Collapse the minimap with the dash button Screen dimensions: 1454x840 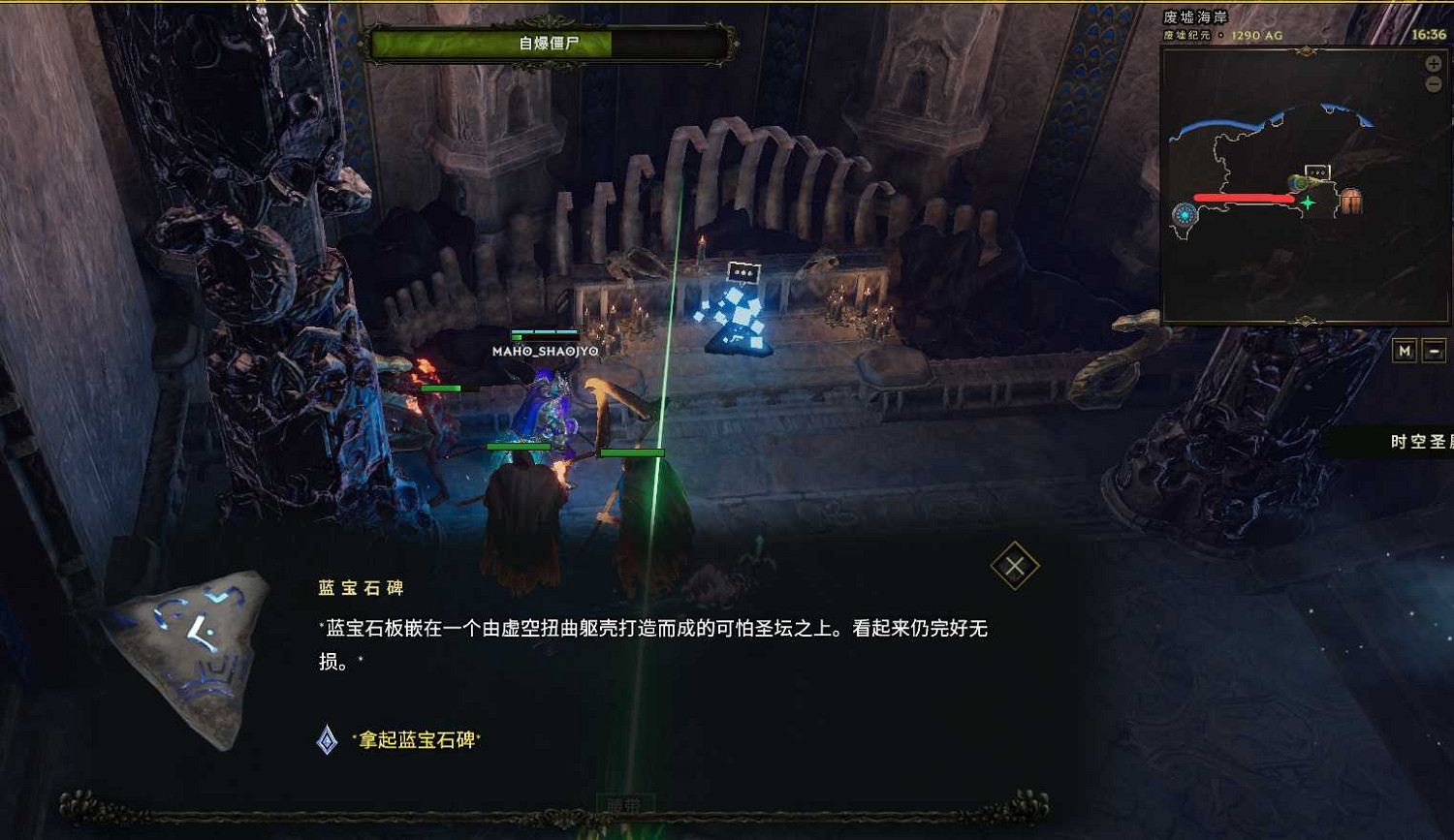click(1435, 350)
